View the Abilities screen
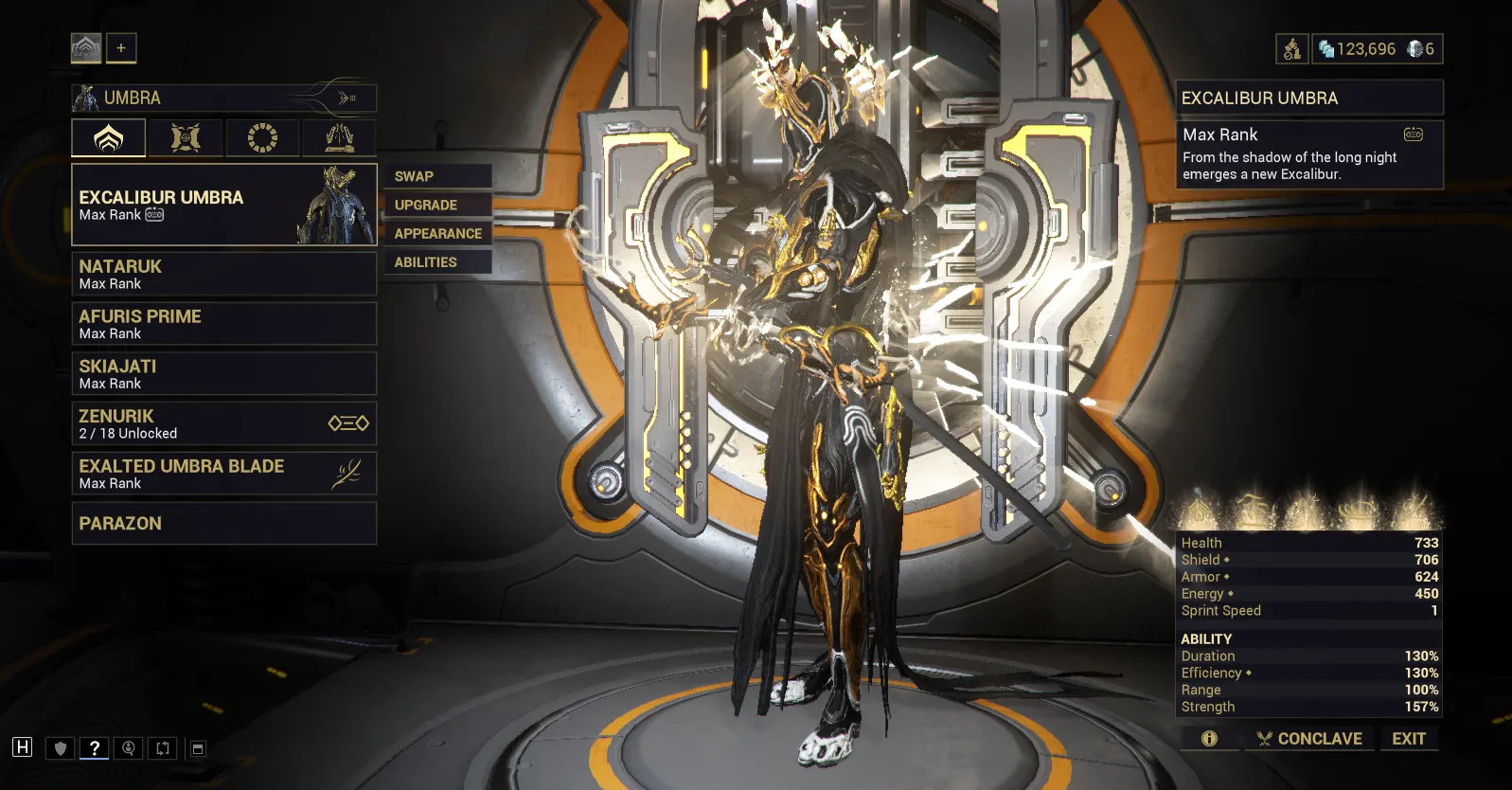The image size is (1512, 790). click(x=436, y=262)
